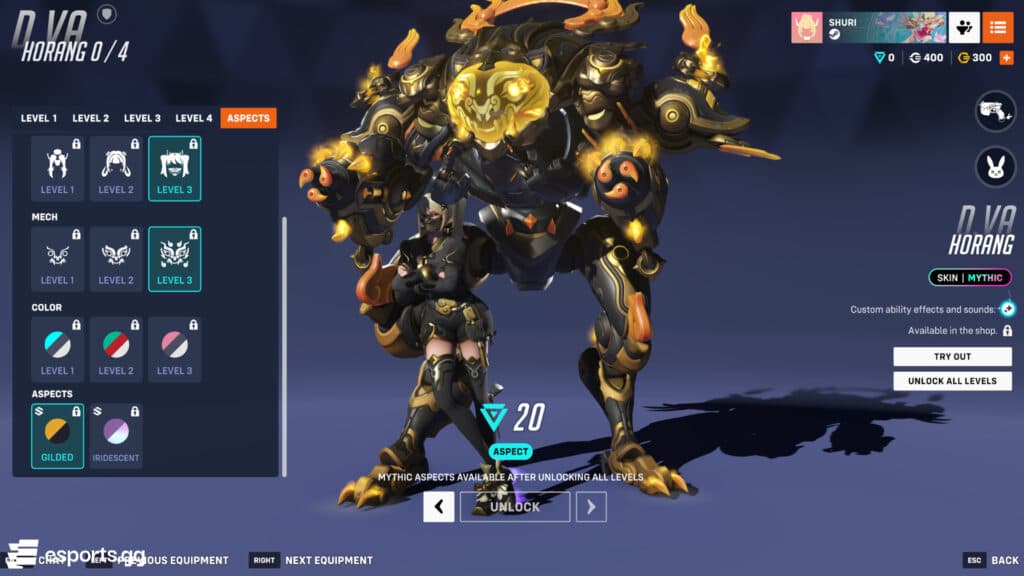Image resolution: width=1024 pixels, height=576 pixels.
Task: Open the Aspects tab
Action: (248, 118)
